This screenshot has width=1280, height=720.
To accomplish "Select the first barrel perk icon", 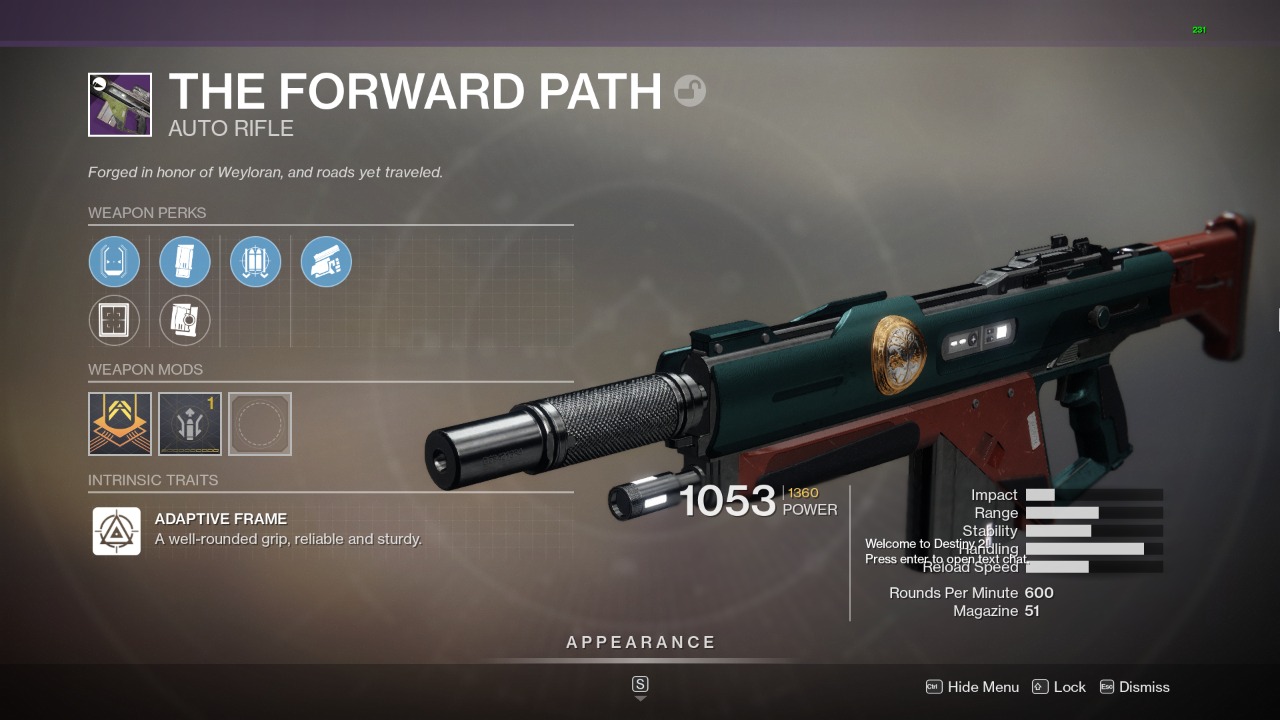I will click(x=114, y=261).
